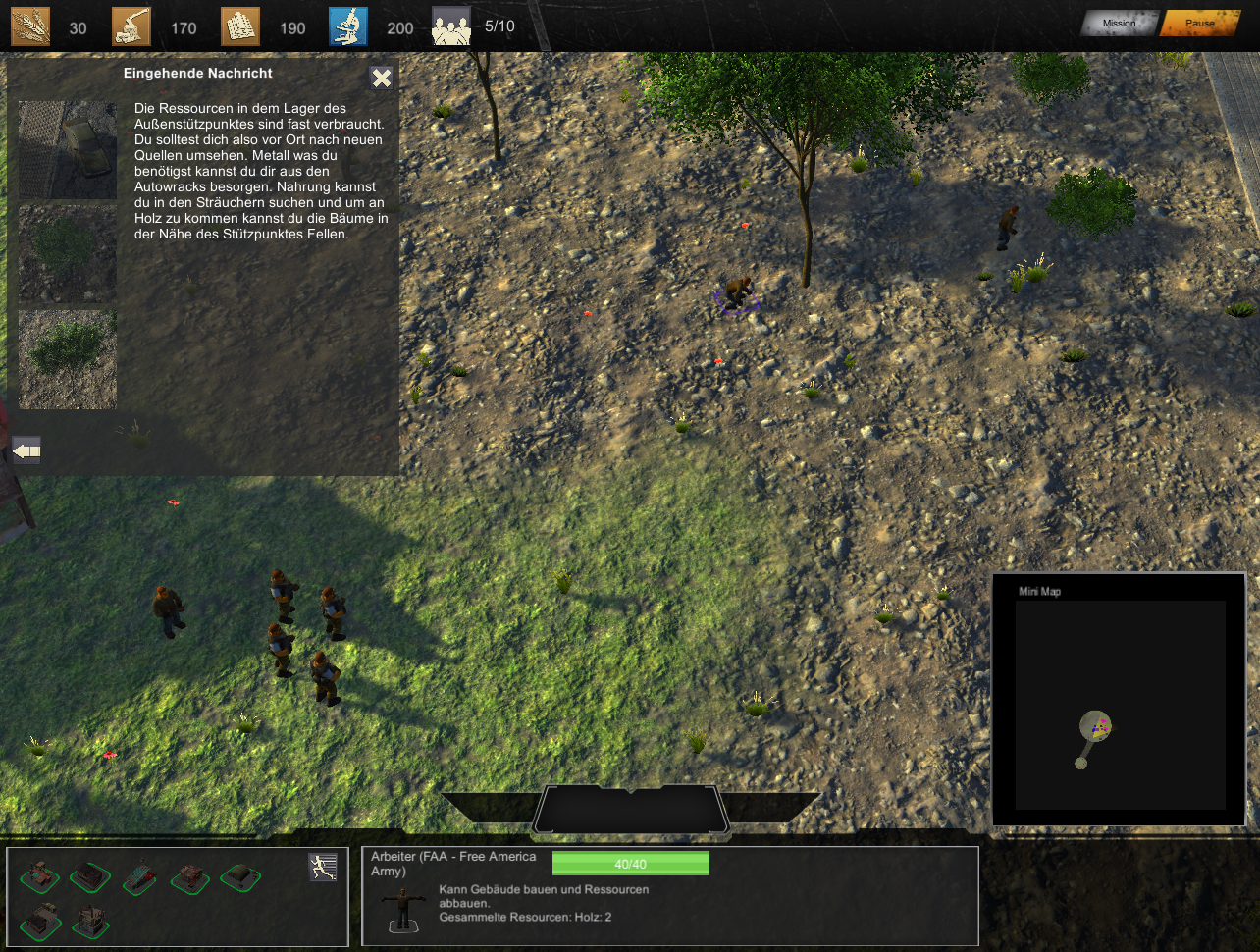The width and height of the screenshot is (1260, 952).
Task: Pick the scaffold watchtower building icon
Action: pyautogui.click(x=90, y=920)
